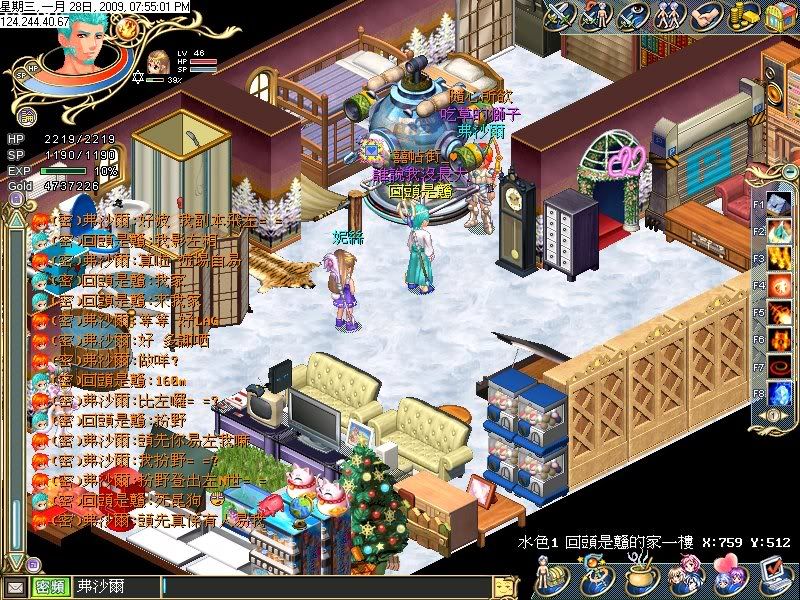Select the two figures party icon
800x600 pixels.
coord(668,17)
